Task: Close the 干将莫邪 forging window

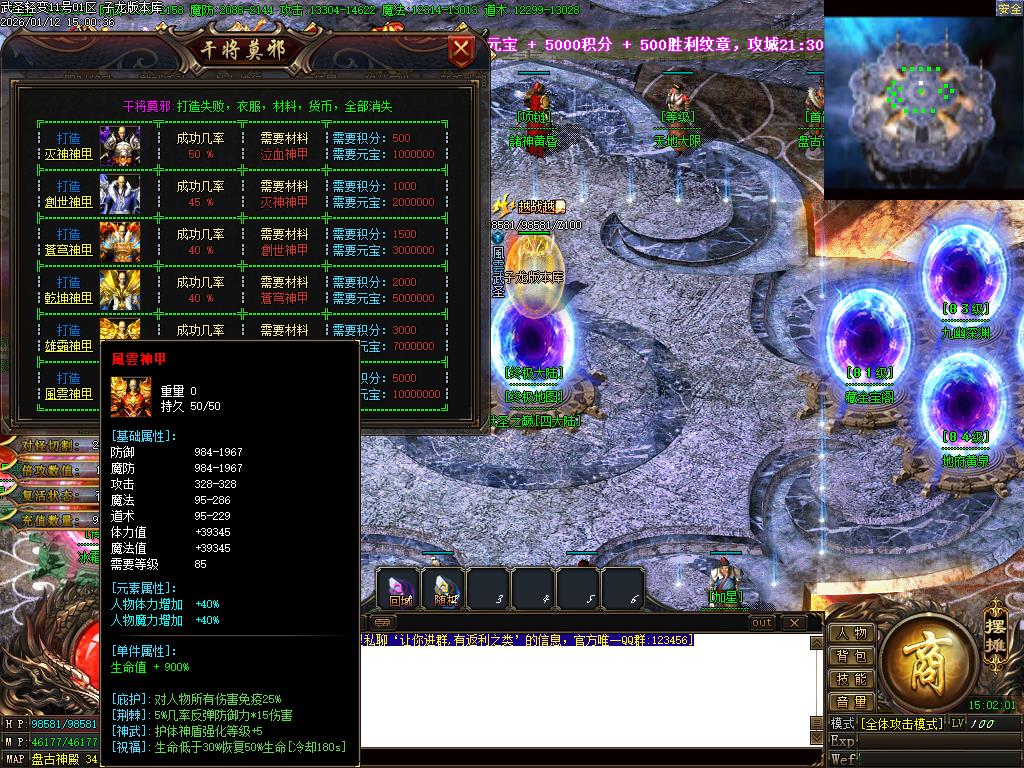Action: coord(461,50)
